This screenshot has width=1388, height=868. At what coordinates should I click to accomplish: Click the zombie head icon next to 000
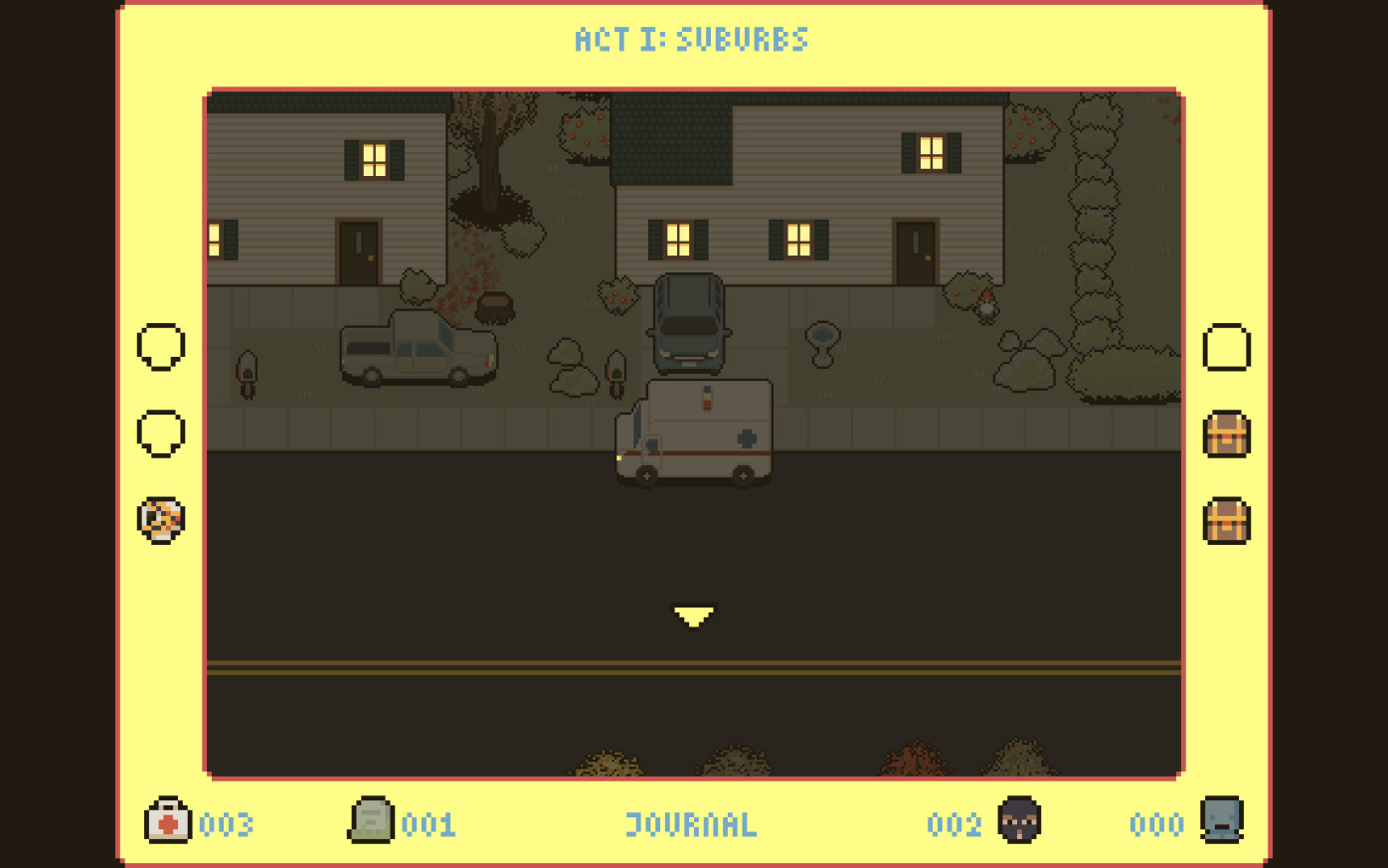click(x=1224, y=823)
